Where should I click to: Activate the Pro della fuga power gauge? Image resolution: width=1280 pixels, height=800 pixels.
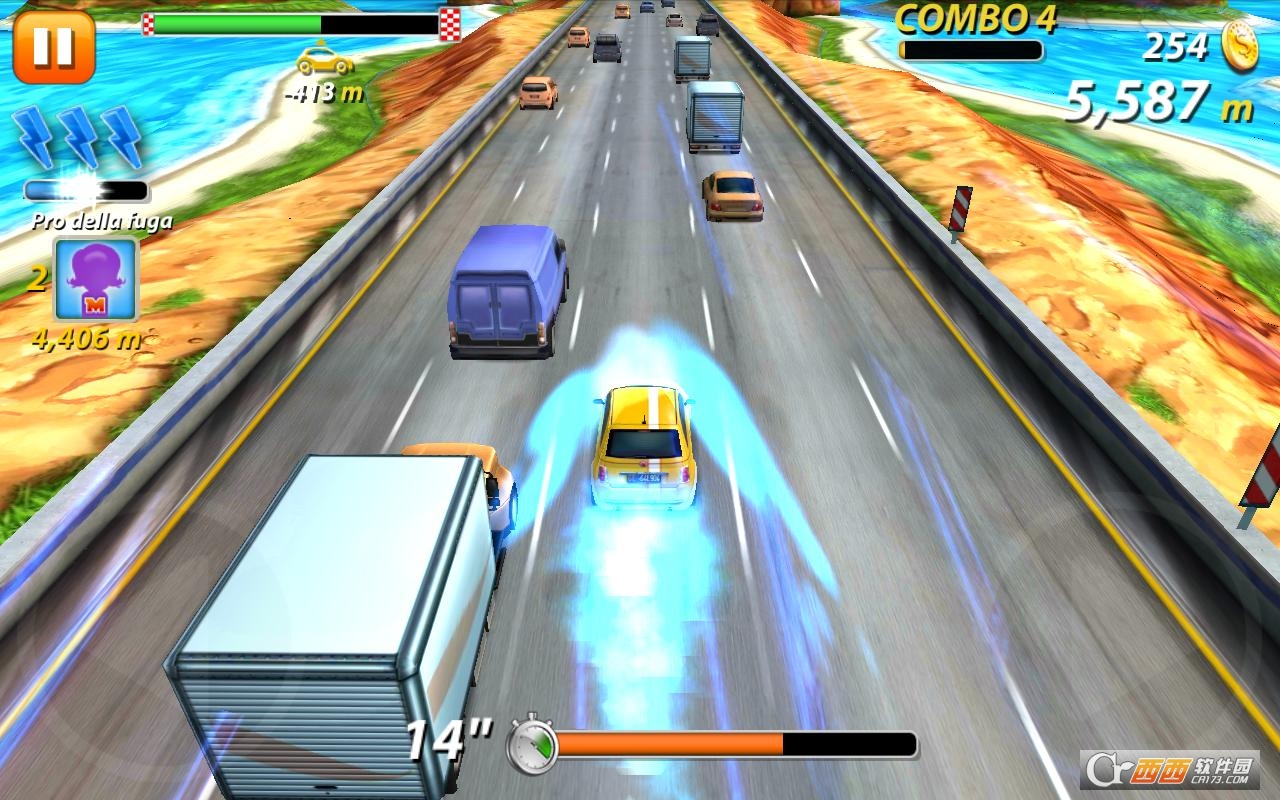pos(85,189)
